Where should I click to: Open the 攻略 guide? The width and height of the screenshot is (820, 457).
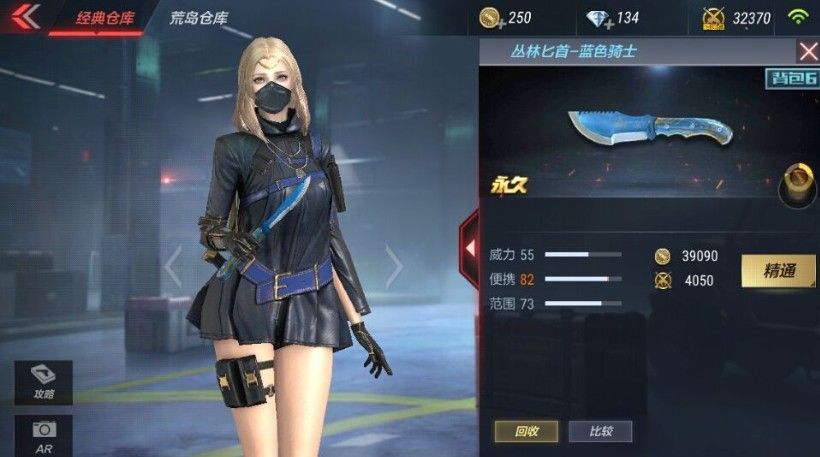click(x=44, y=381)
